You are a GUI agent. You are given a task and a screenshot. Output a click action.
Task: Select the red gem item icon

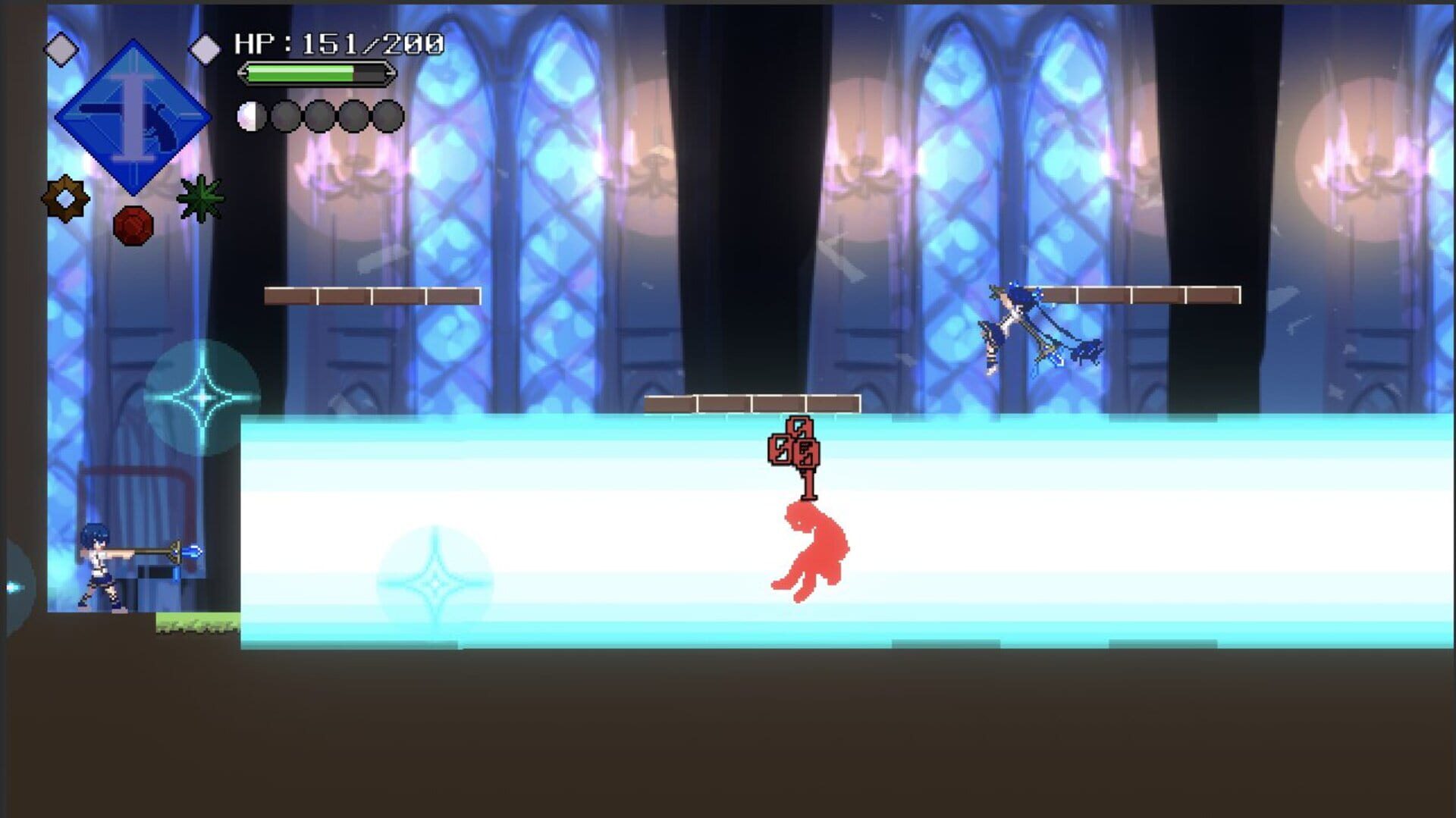tap(133, 224)
